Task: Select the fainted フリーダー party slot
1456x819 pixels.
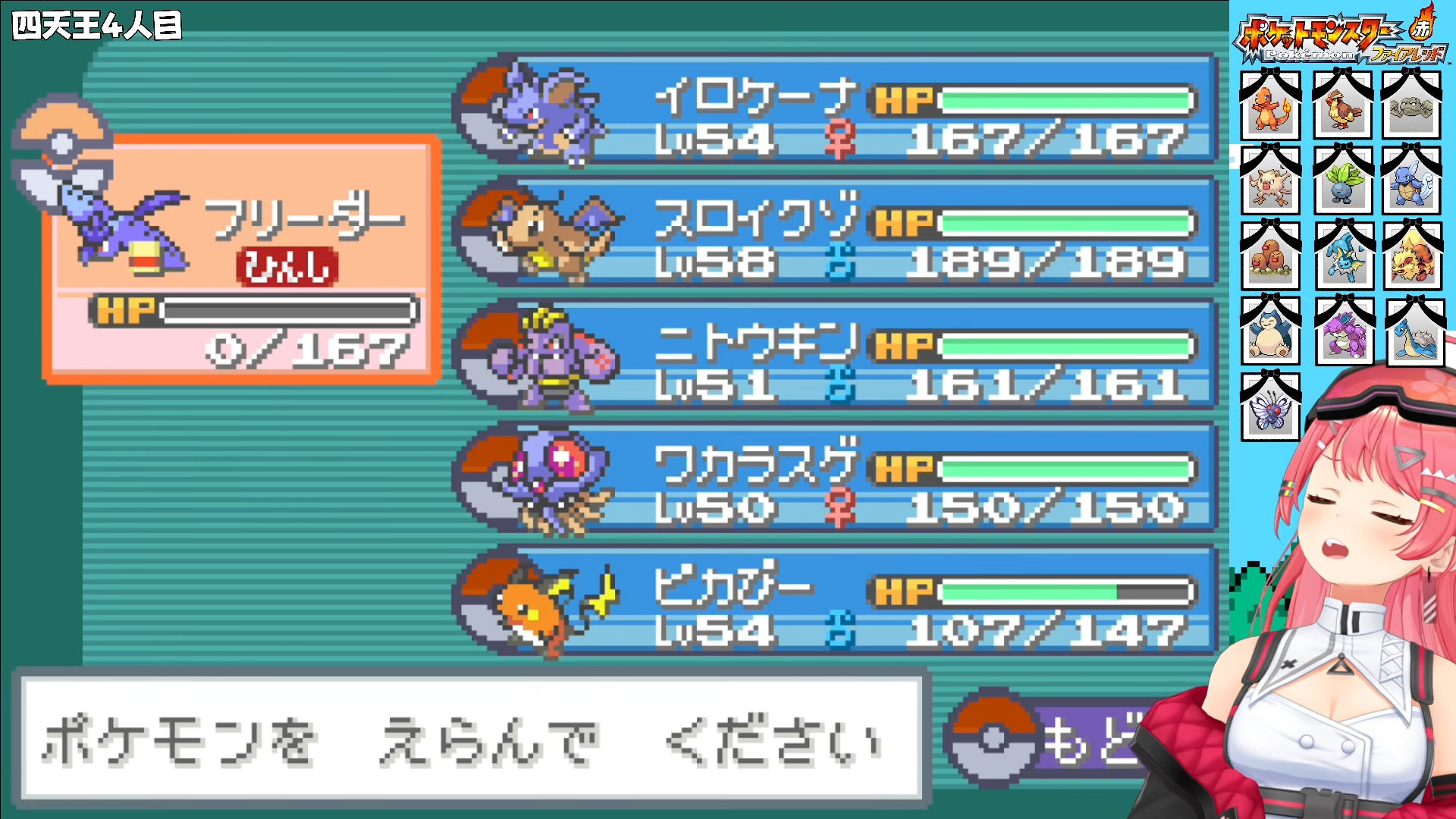Action: pyautogui.click(x=241, y=259)
